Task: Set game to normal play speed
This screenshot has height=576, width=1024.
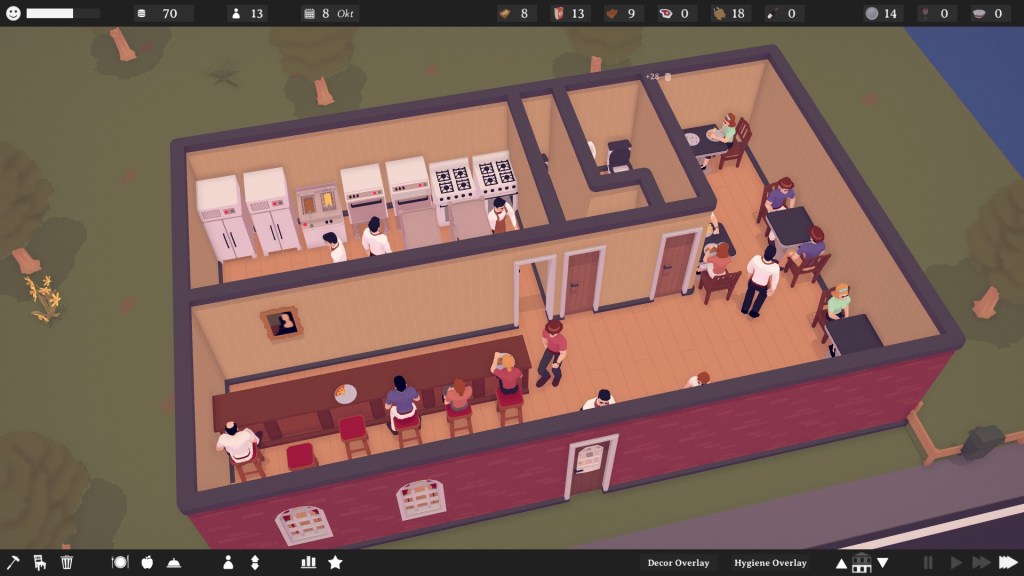Action: (x=955, y=563)
